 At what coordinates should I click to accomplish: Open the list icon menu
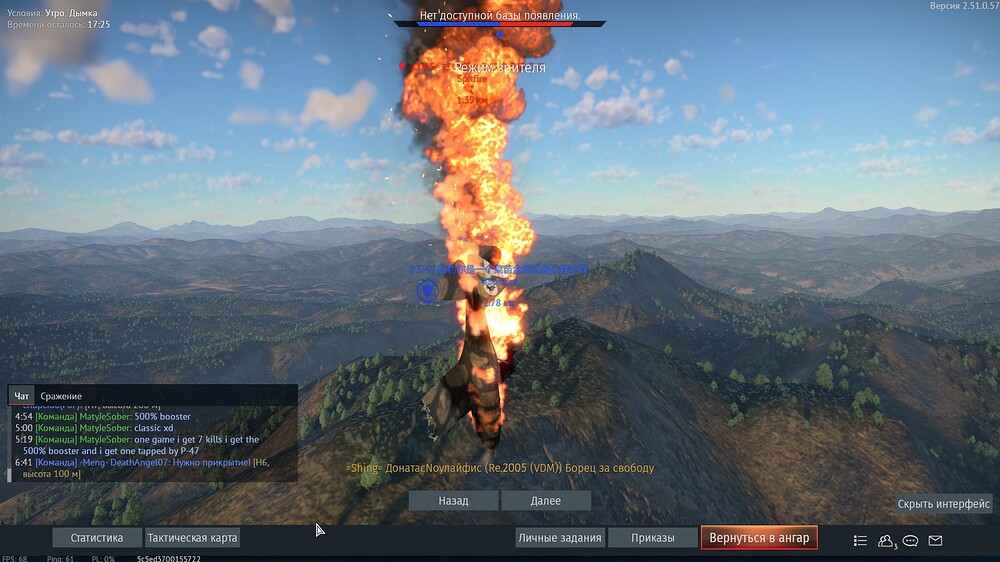point(860,540)
